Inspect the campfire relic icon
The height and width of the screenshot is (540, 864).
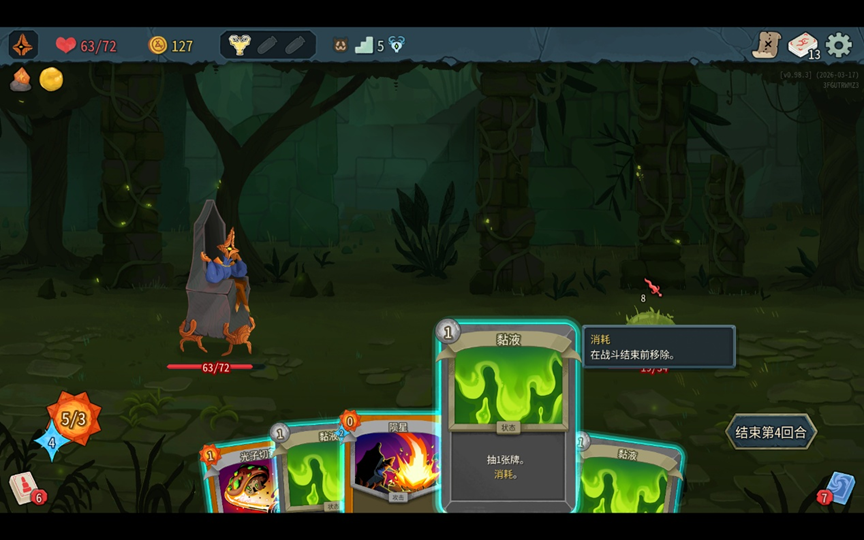20,79
